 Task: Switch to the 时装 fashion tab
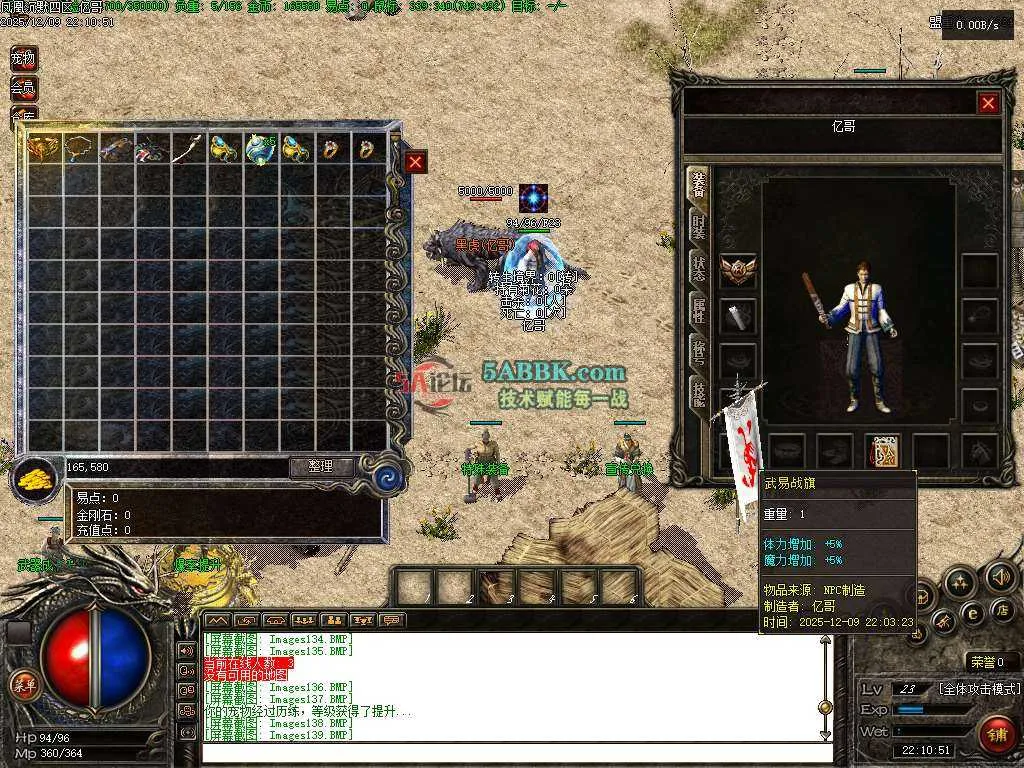point(700,226)
